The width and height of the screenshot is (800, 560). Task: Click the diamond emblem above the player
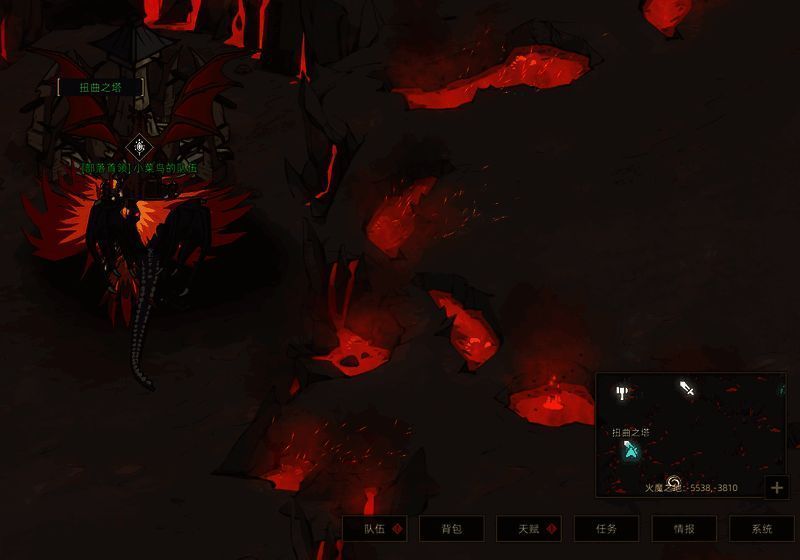tap(138, 148)
